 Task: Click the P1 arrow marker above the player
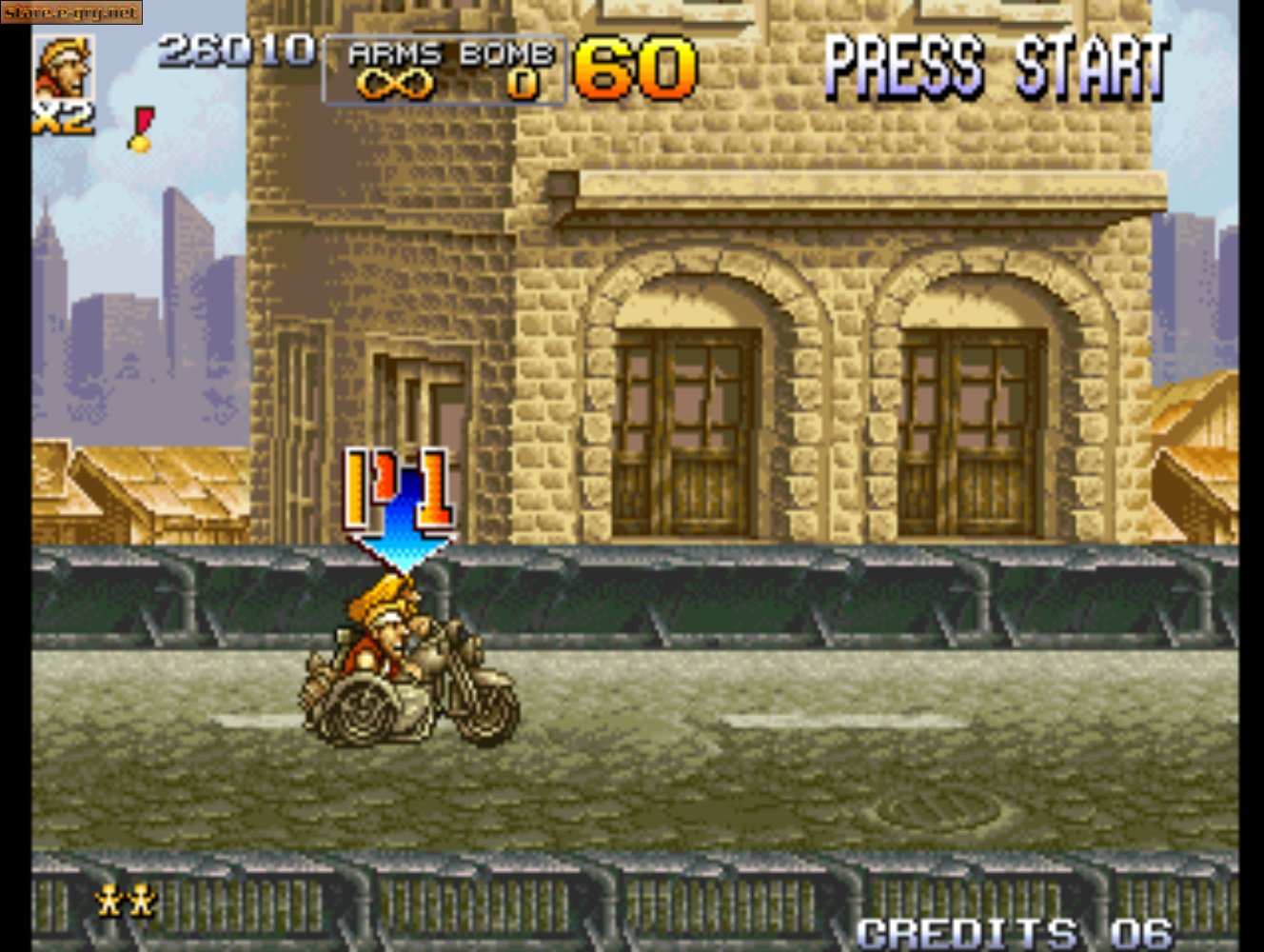click(399, 500)
